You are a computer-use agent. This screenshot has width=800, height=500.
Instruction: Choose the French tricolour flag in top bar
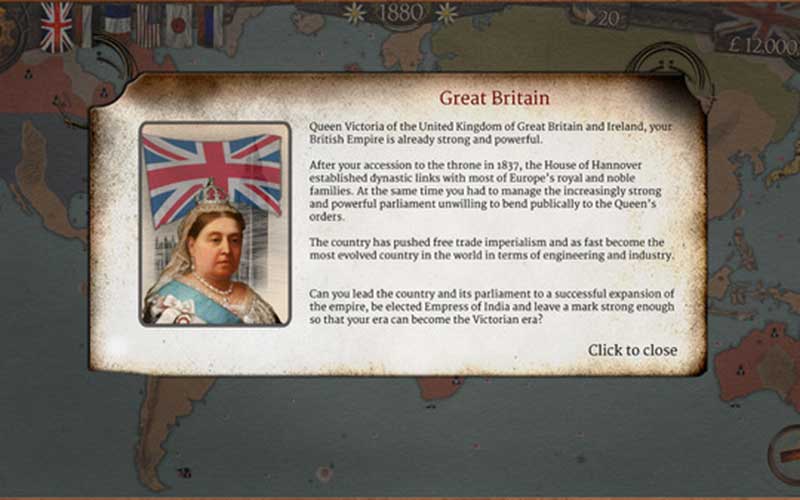(117, 24)
